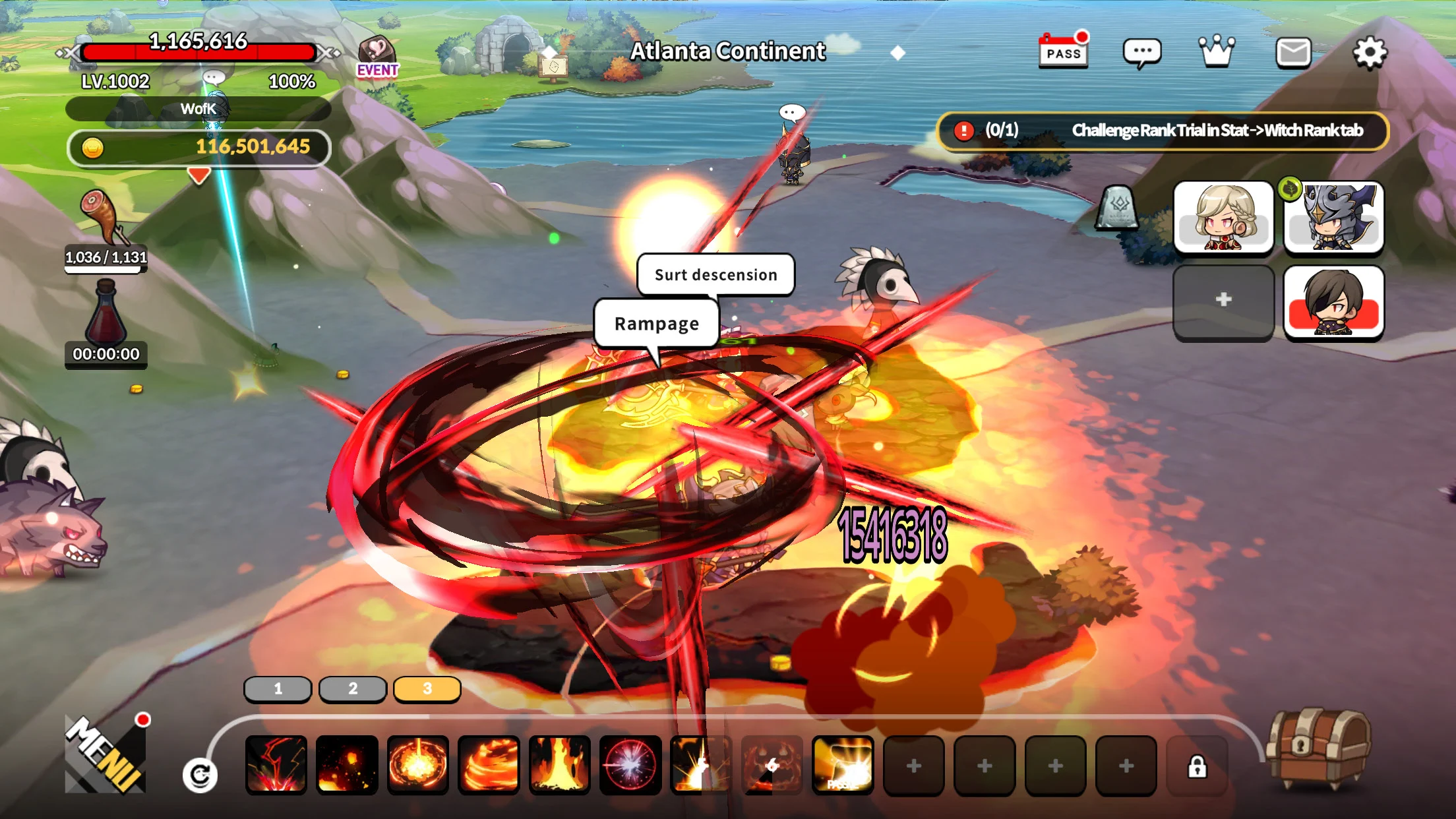
Task: Open the MENU button
Action: tap(106, 755)
